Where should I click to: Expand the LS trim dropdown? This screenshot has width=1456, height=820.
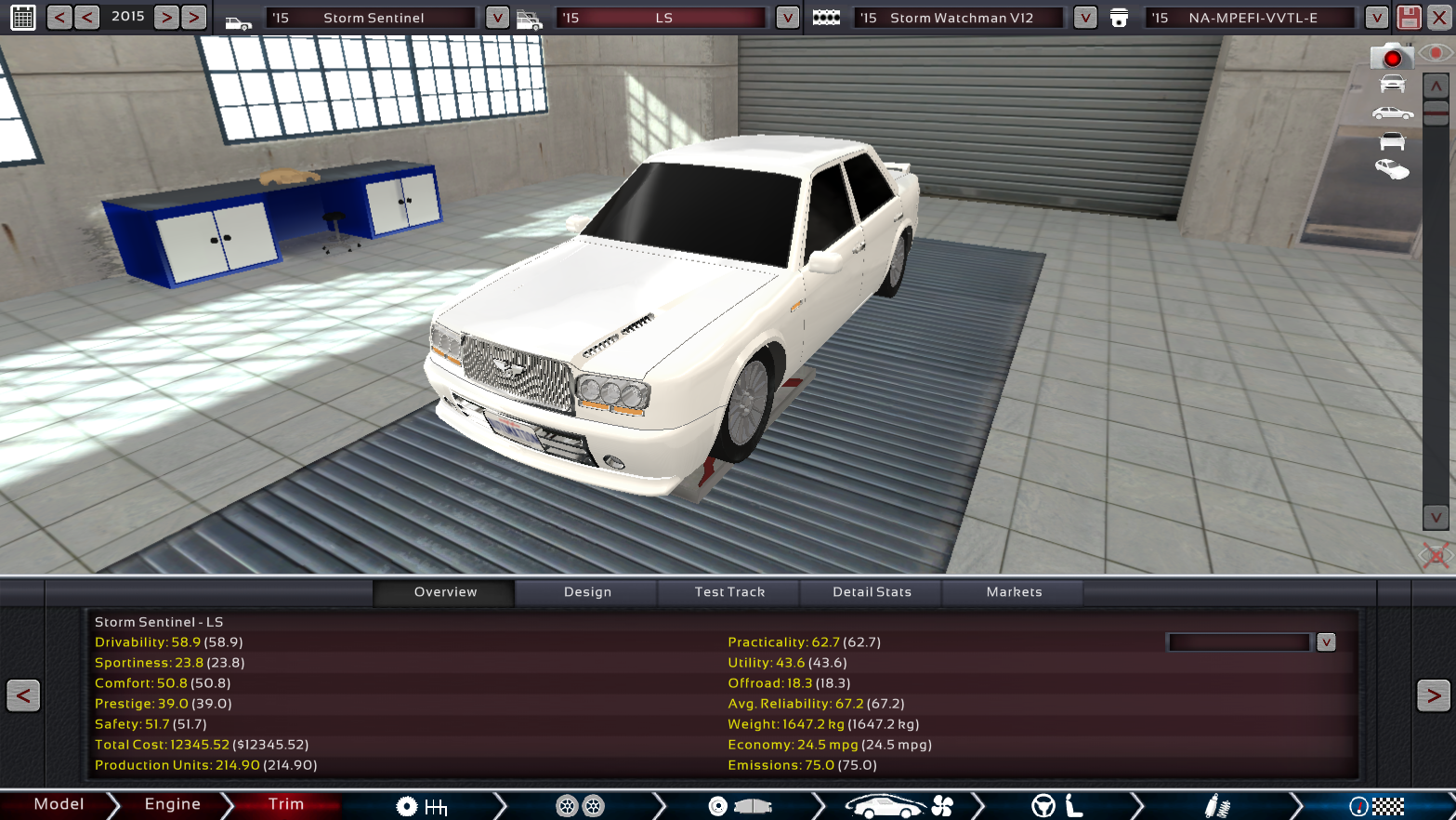click(x=787, y=18)
